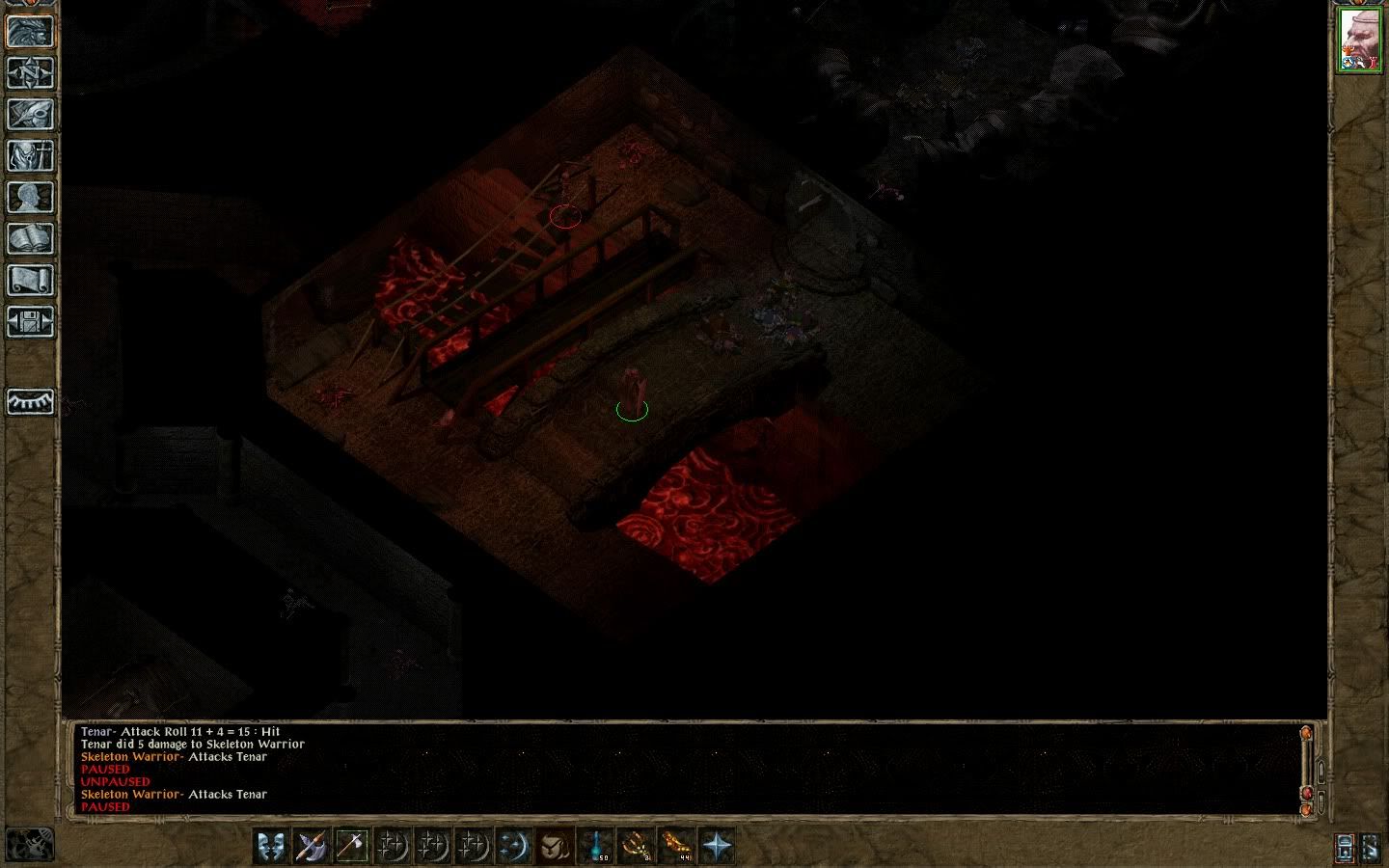
Task: Open the mage spellbook
Action: [30, 238]
